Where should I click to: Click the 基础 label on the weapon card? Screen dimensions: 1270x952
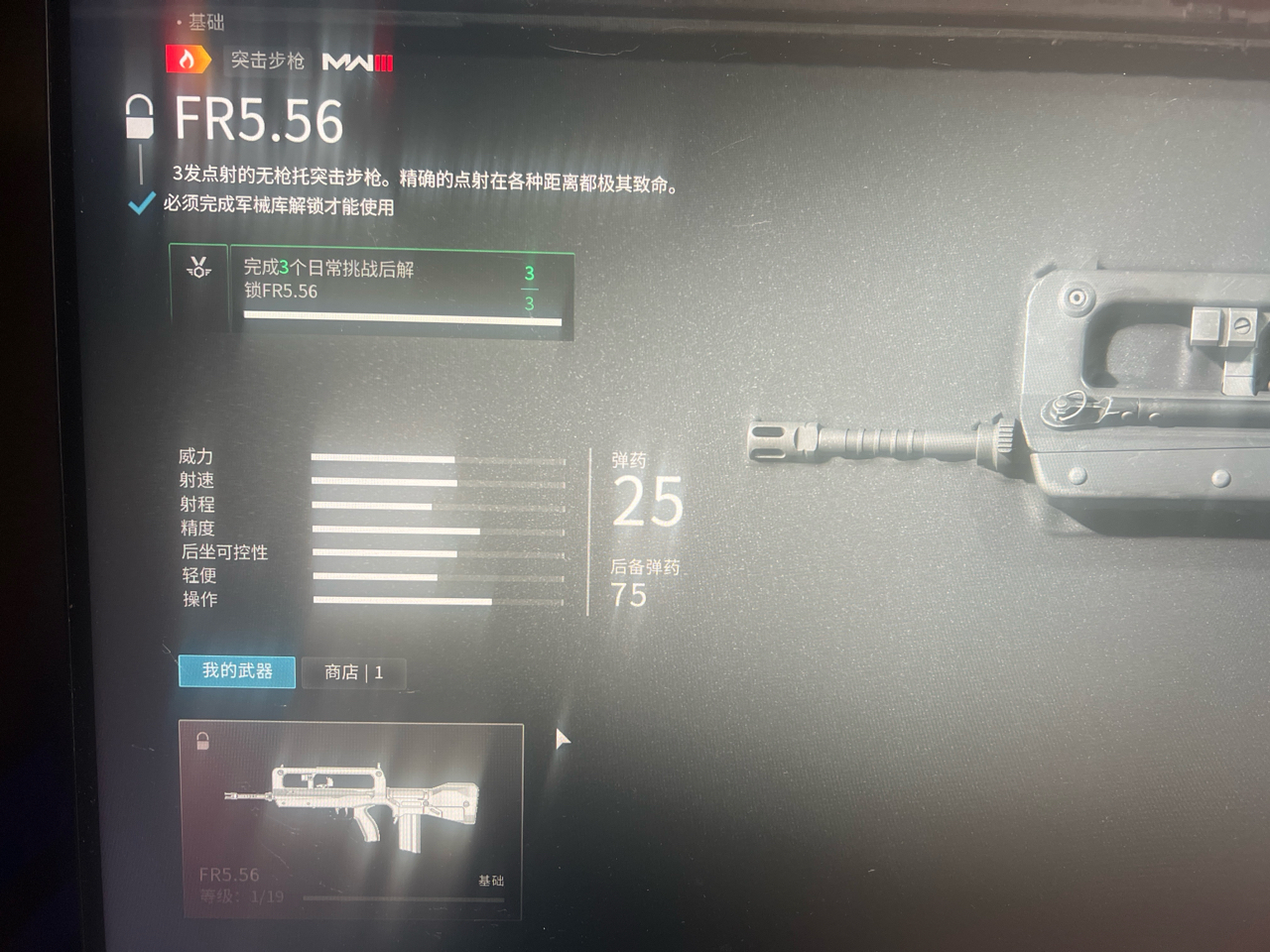[490, 881]
